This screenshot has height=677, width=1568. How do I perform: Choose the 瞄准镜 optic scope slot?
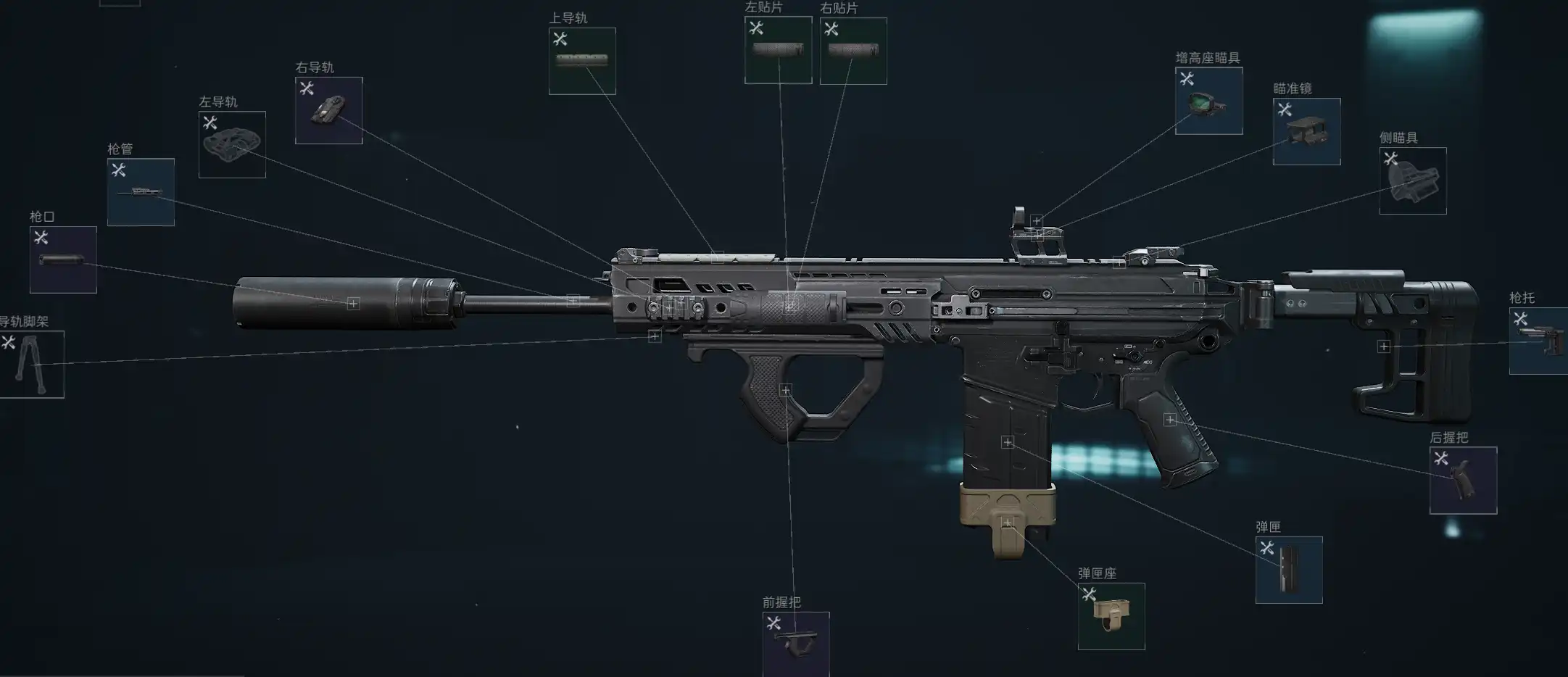tap(1306, 131)
